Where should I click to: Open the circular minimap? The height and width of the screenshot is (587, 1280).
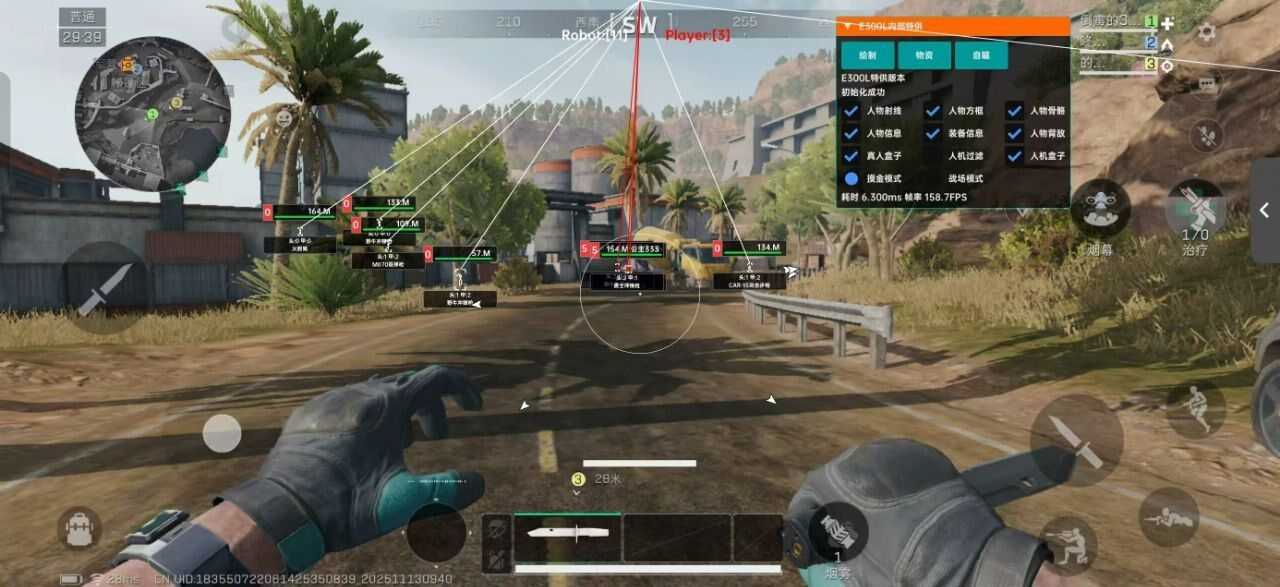click(152, 113)
